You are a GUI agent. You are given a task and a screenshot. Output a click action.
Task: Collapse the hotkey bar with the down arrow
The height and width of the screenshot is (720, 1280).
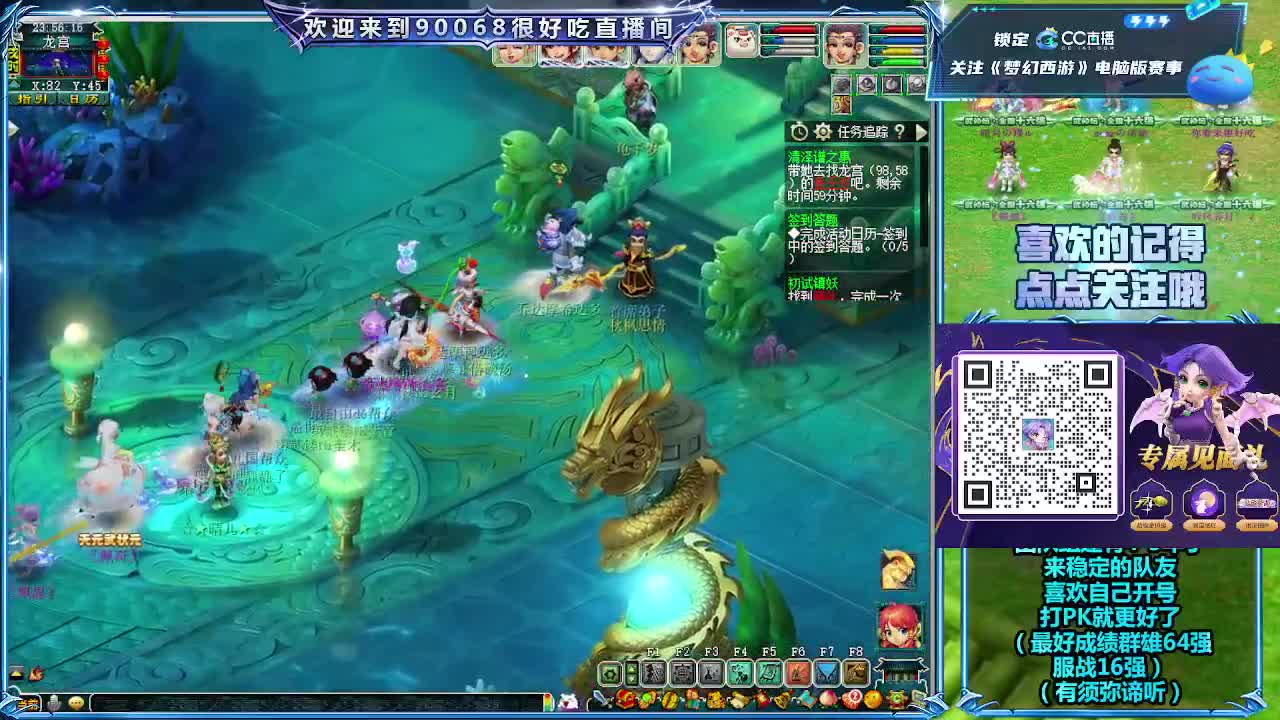tap(632, 678)
